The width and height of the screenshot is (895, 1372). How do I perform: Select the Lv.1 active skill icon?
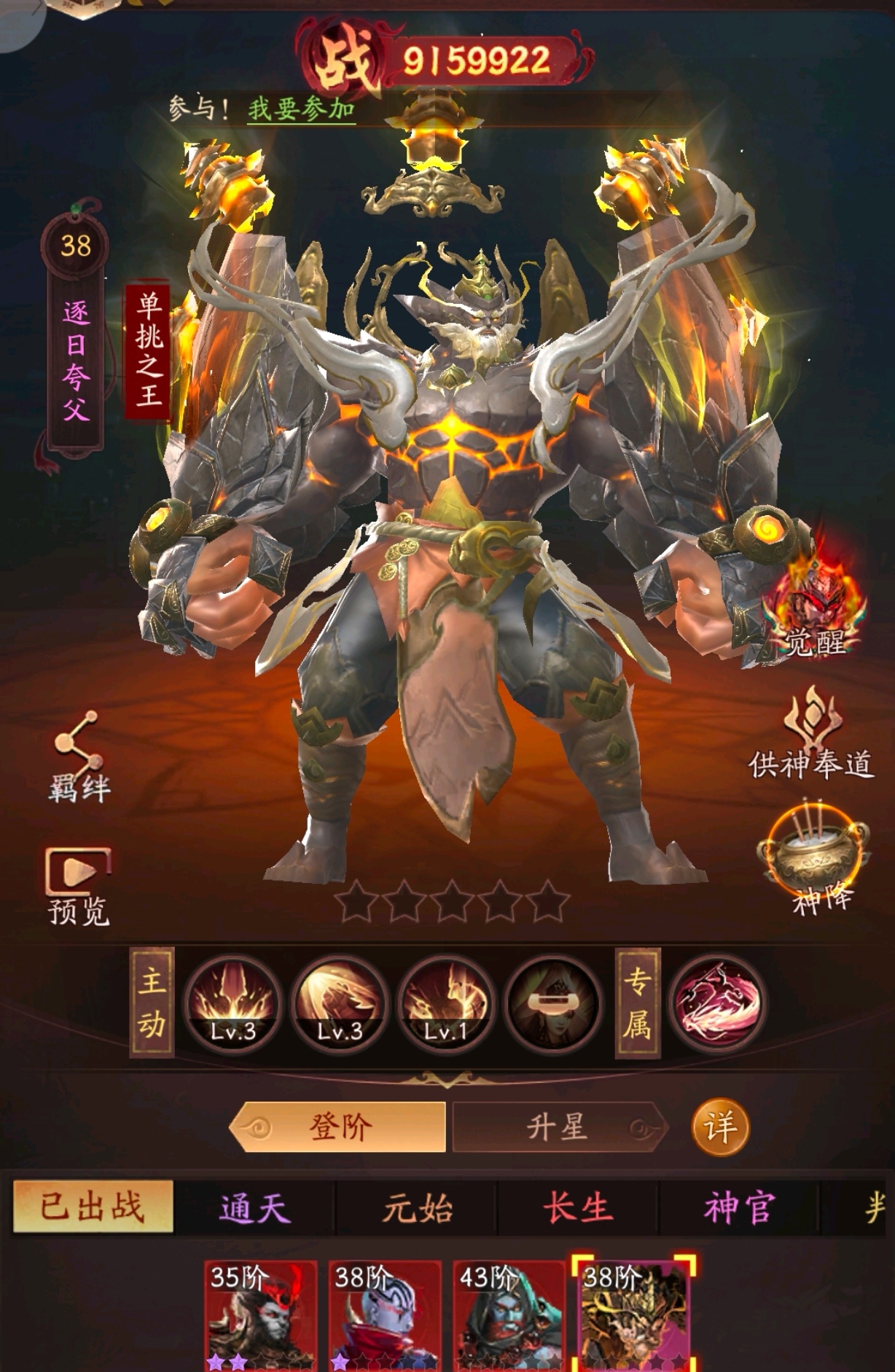(x=447, y=1003)
